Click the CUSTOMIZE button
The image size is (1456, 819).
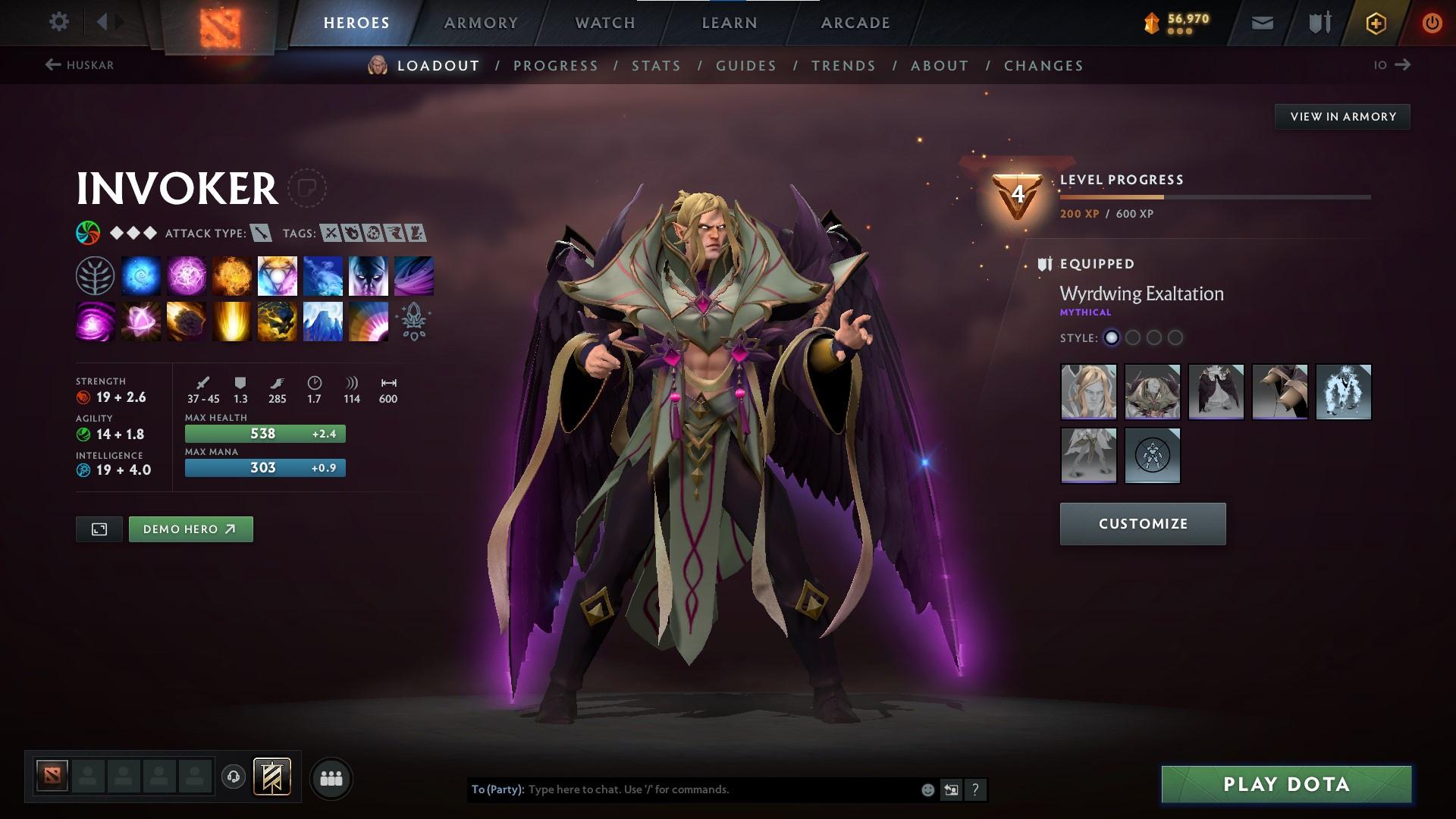tap(1142, 523)
